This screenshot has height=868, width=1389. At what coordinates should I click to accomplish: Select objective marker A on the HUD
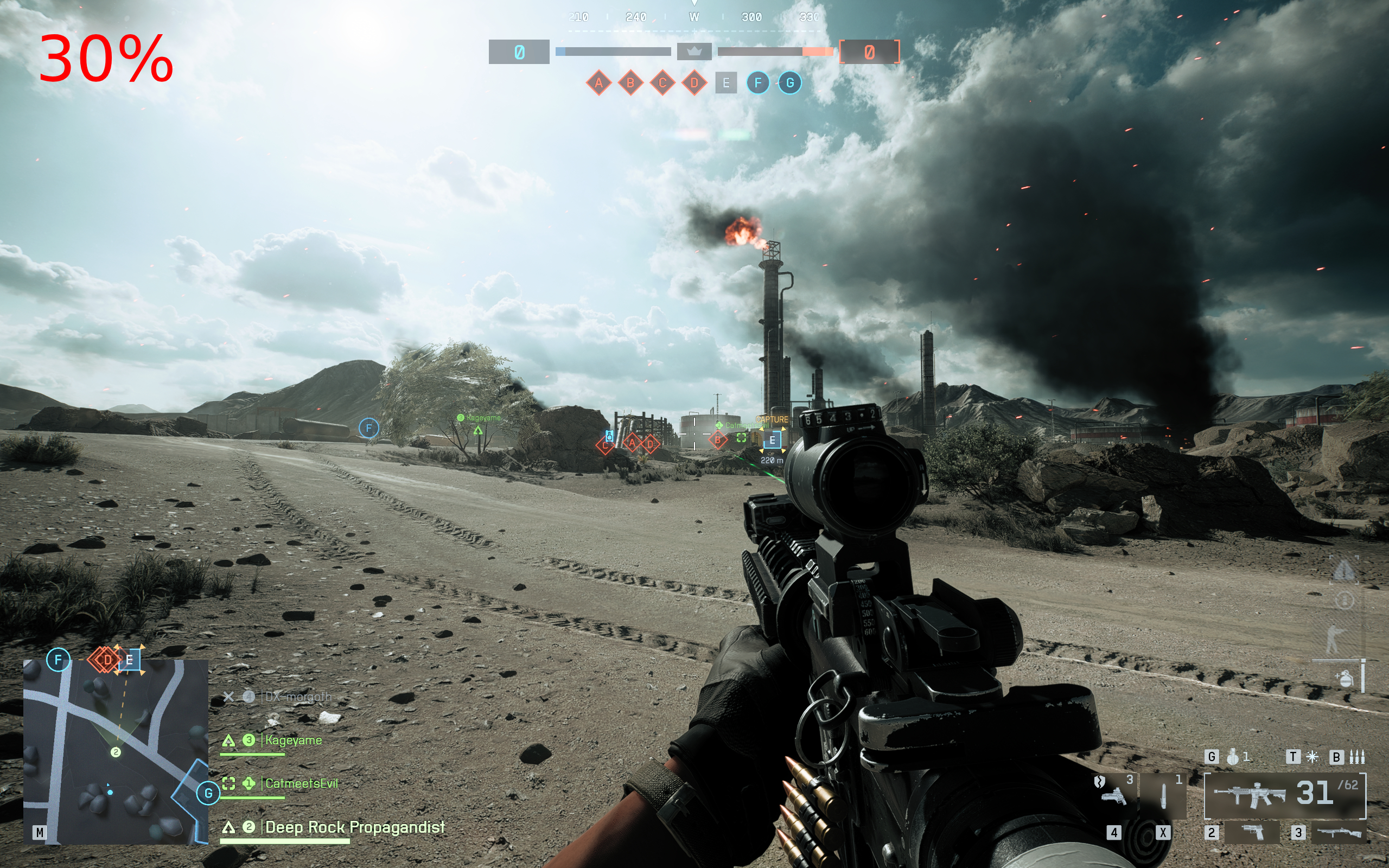tap(599, 82)
